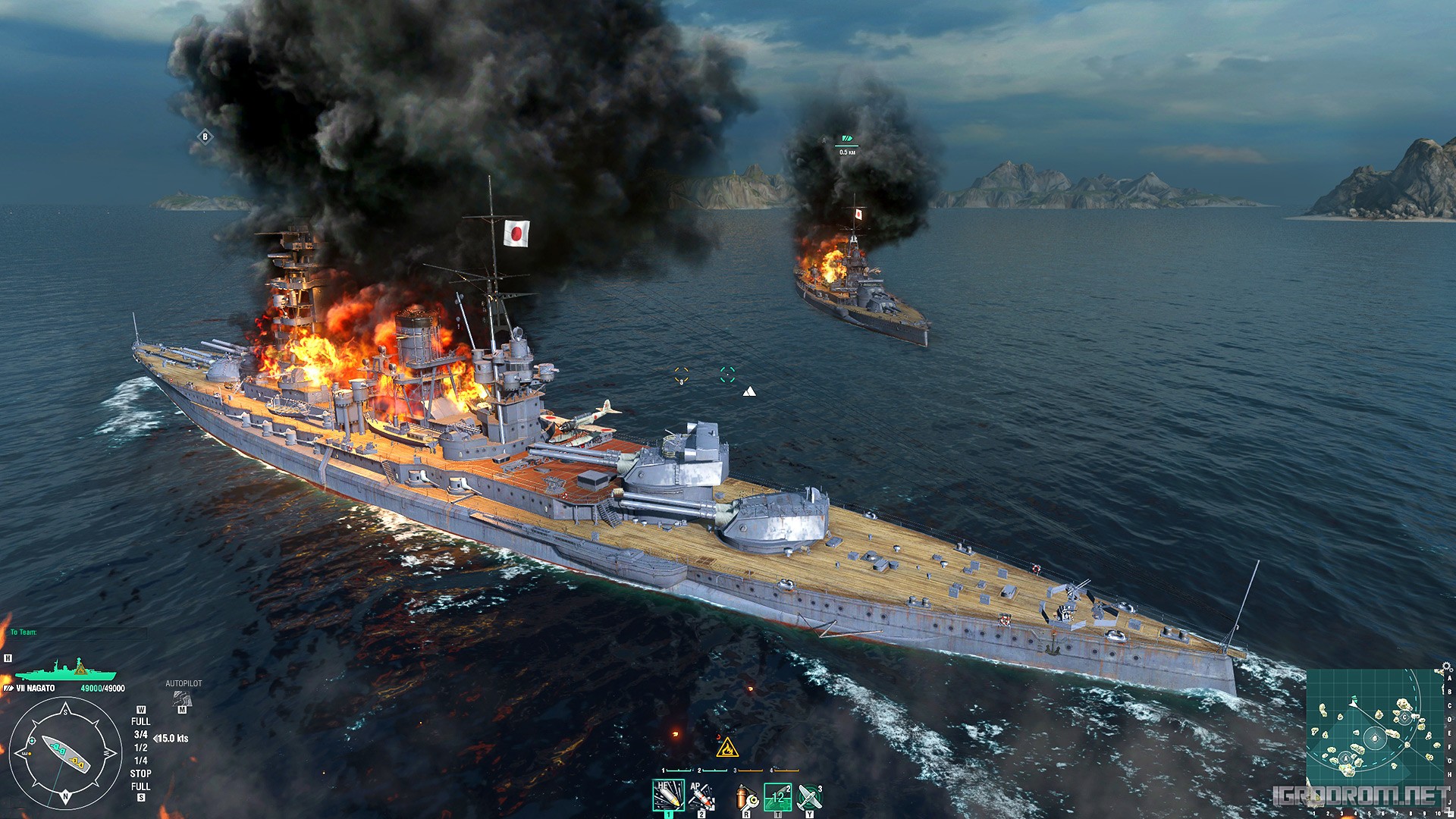Screen dimensions: 1456x819
Task: Set engine telegraph to 1/2 speed
Action: 140,748
